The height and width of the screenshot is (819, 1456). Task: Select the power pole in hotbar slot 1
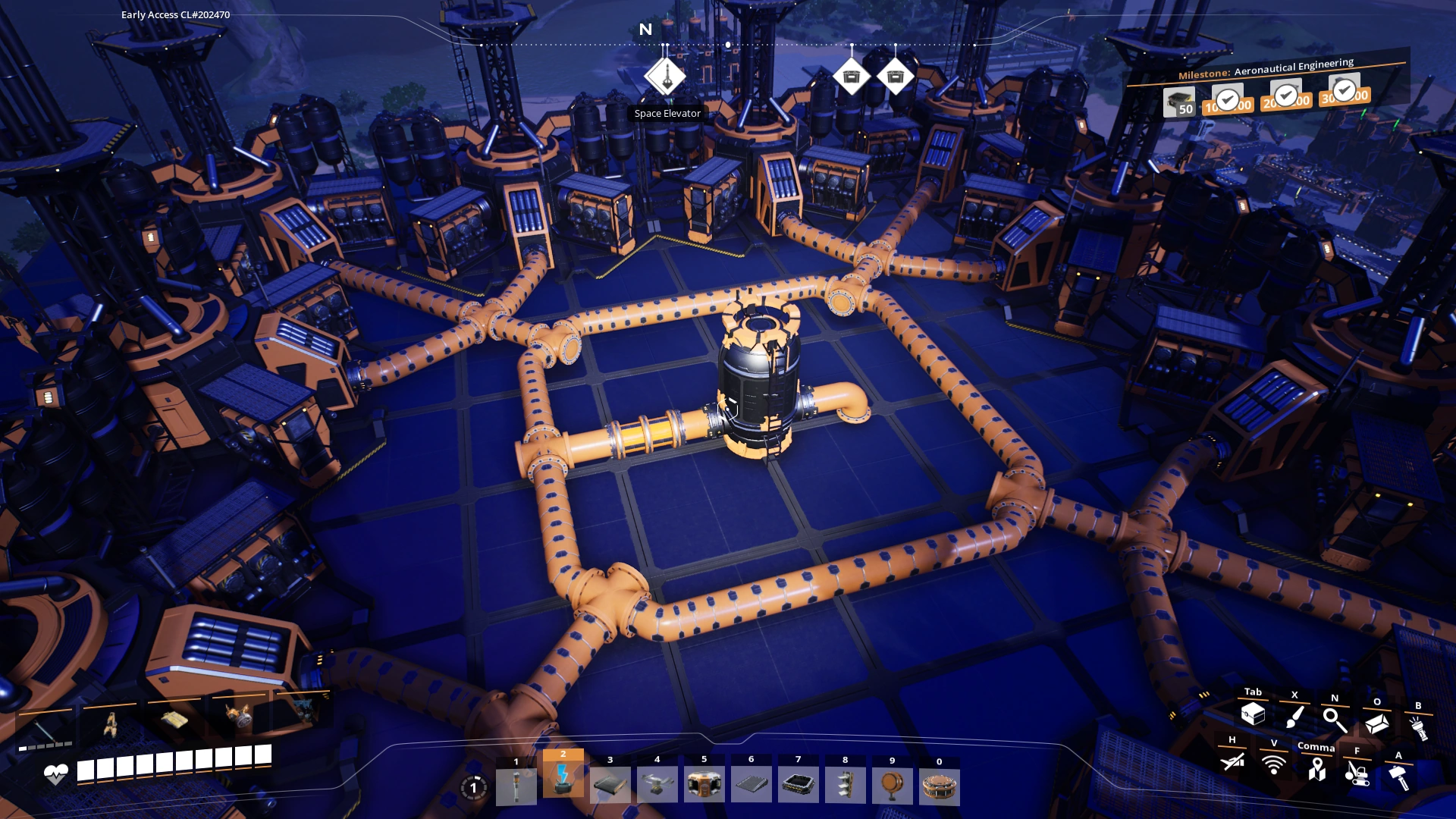(516, 785)
